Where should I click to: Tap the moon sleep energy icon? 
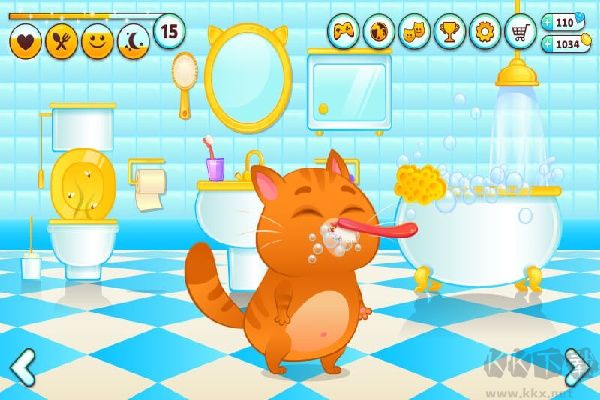pyautogui.click(x=131, y=41)
